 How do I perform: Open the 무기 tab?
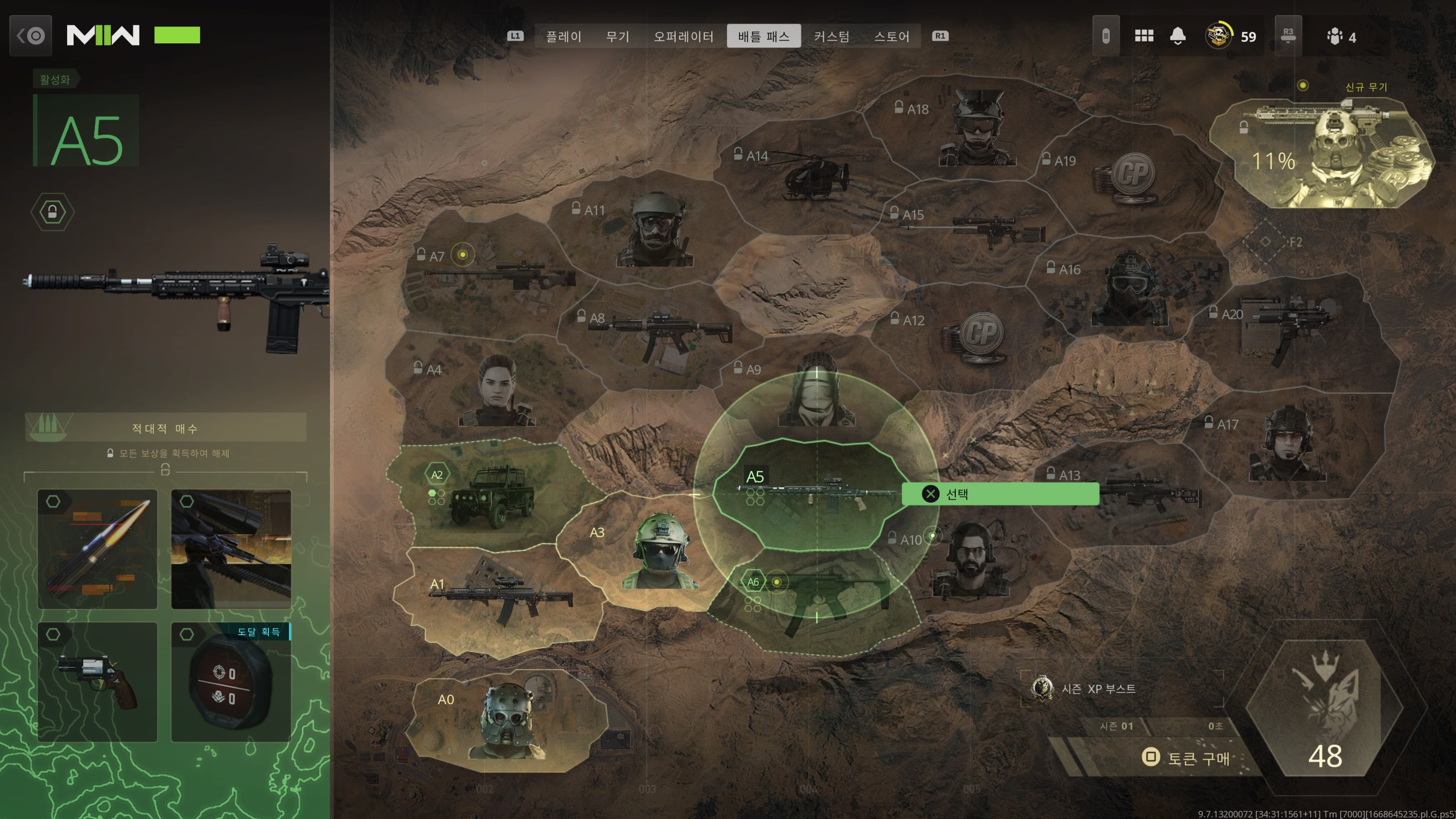click(x=617, y=37)
